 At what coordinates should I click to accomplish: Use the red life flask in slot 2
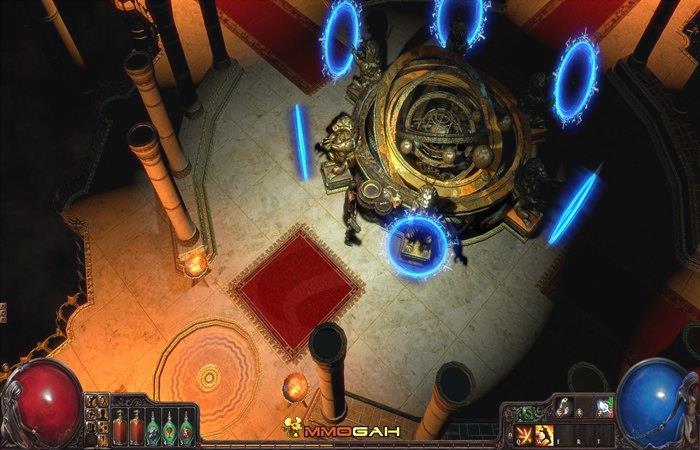click(x=136, y=426)
